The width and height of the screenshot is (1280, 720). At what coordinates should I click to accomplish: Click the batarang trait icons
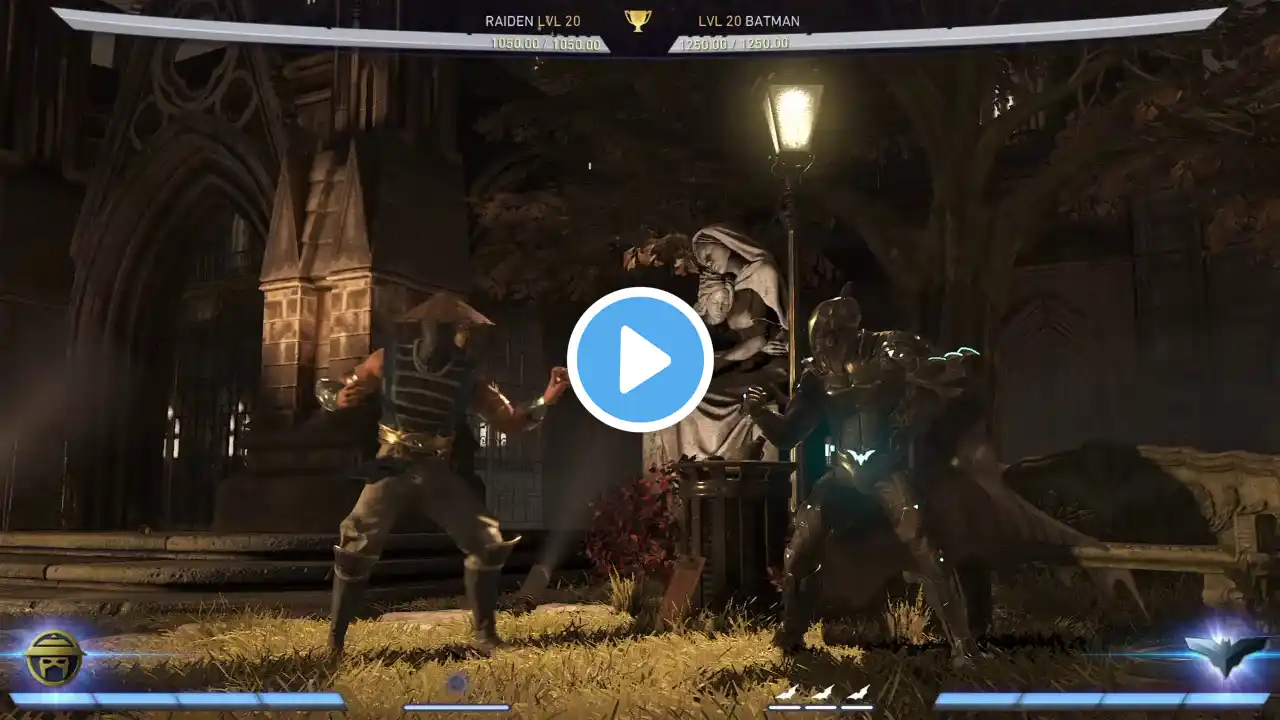[820, 693]
